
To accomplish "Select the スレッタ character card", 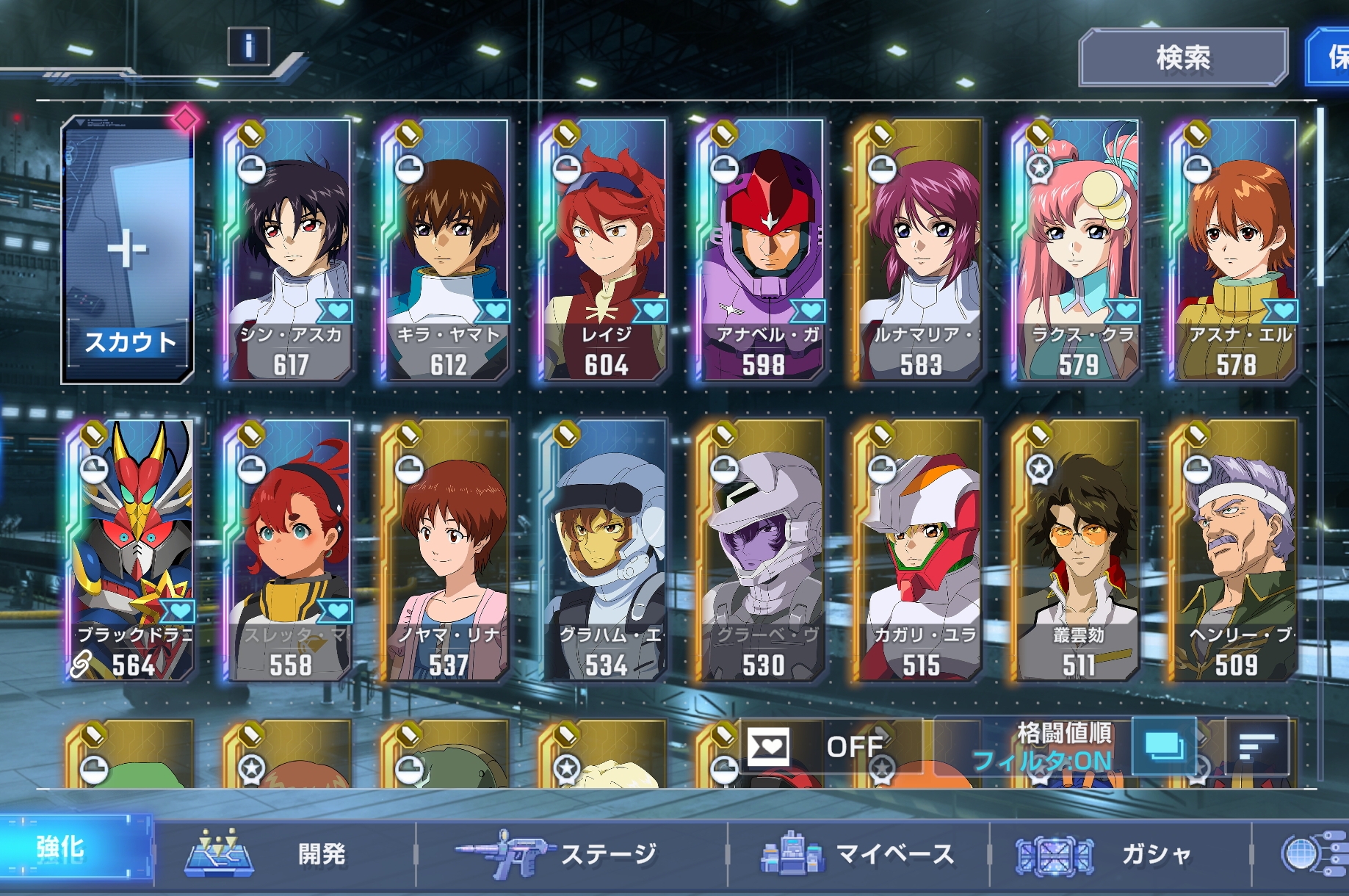I will point(291,551).
